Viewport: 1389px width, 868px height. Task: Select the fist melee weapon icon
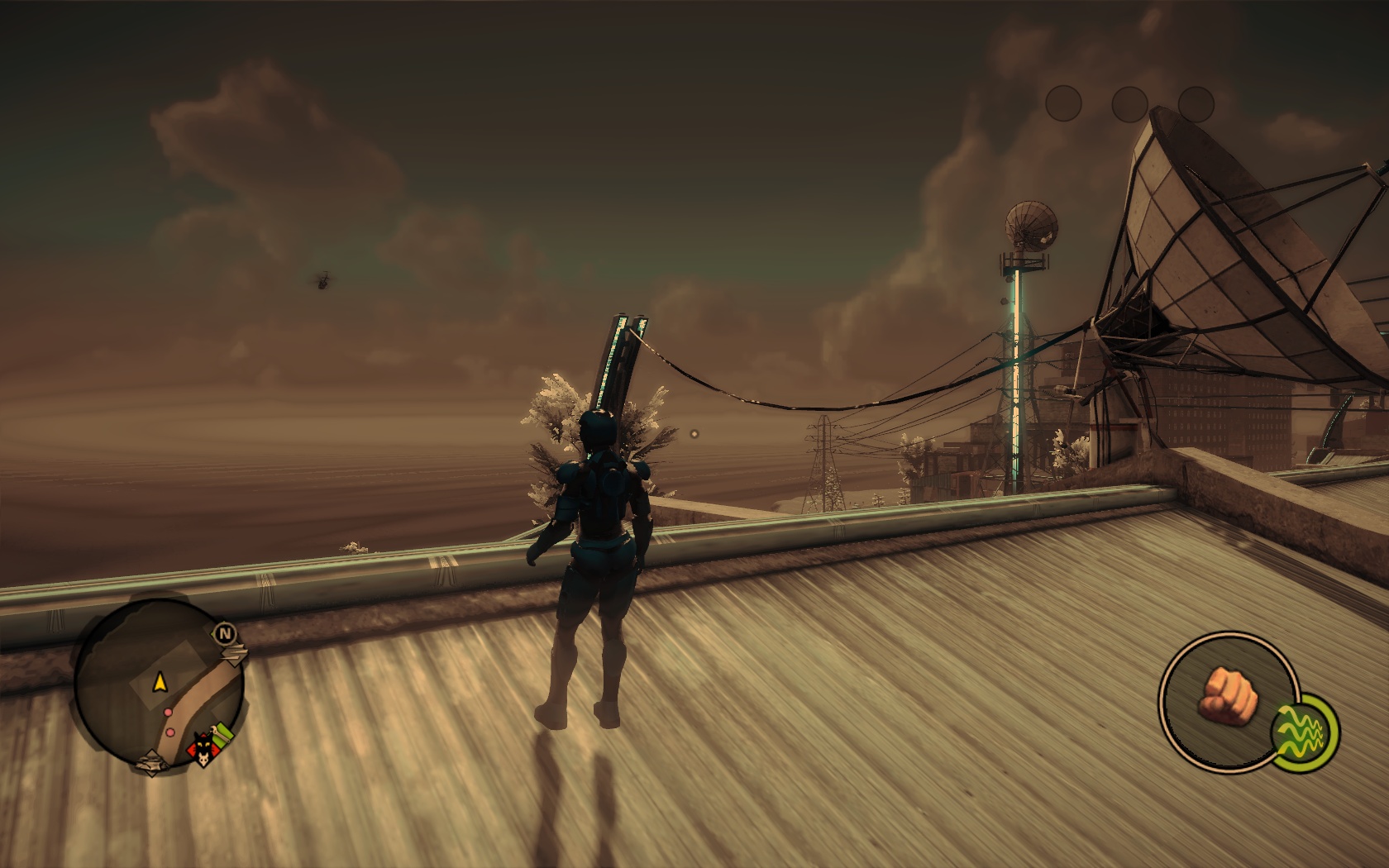click(1229, 697)
